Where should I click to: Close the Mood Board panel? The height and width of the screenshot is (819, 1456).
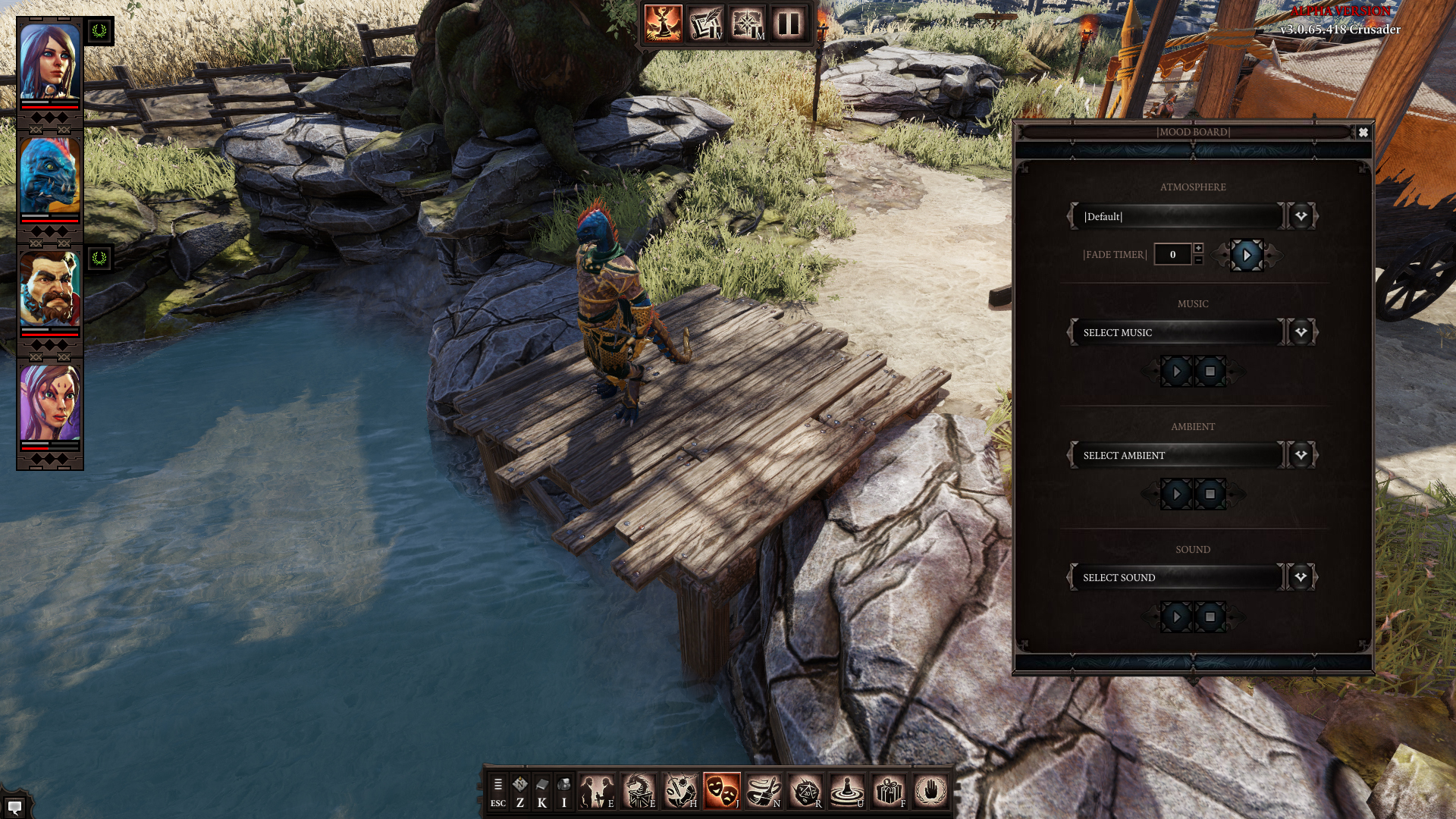(1363, 133)
